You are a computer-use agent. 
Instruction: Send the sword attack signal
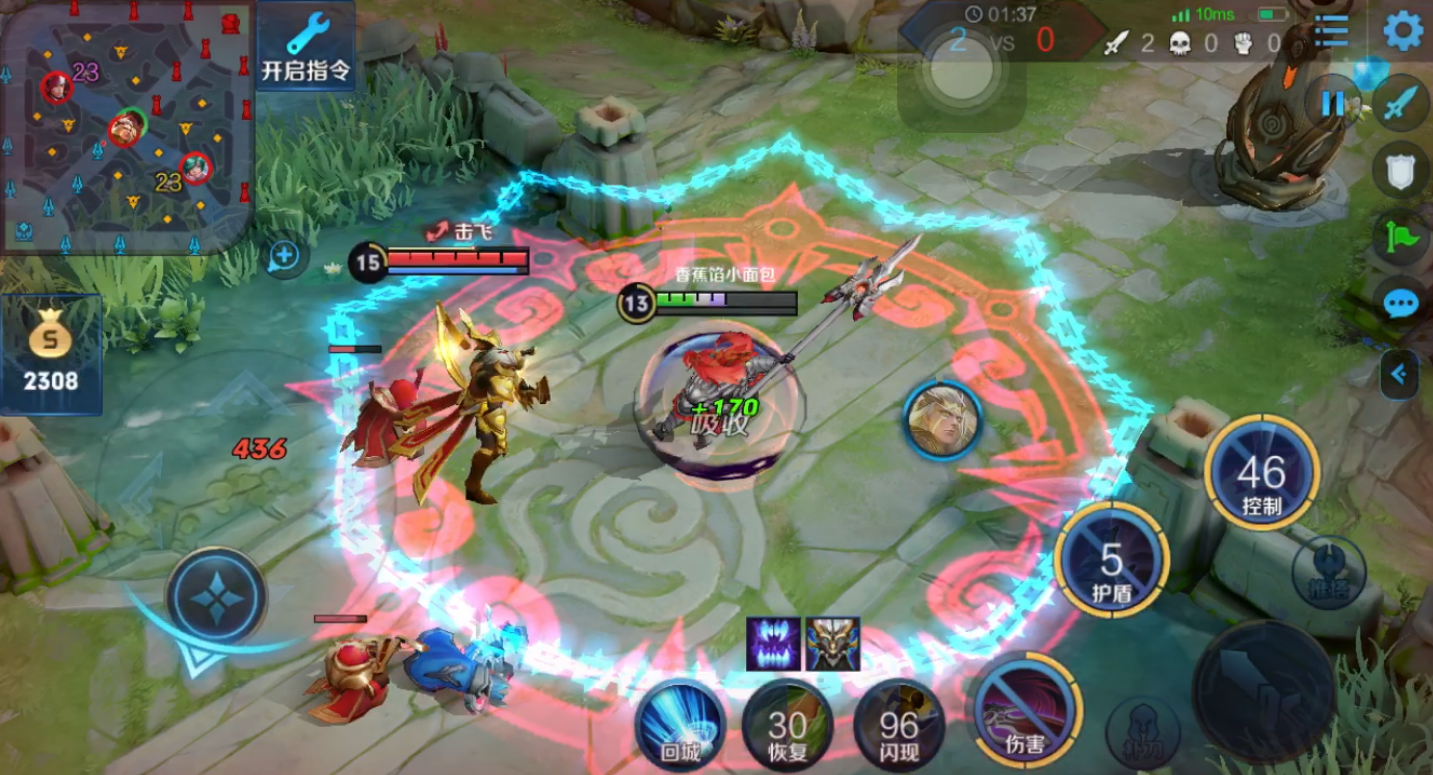click(x=1401, y=102)
